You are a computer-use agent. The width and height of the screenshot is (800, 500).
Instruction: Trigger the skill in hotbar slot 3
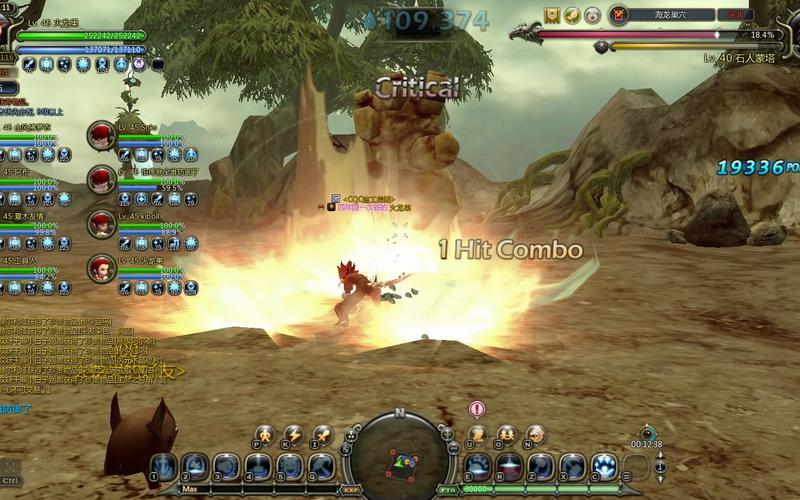pyautogui.click(x=227, y=466)
